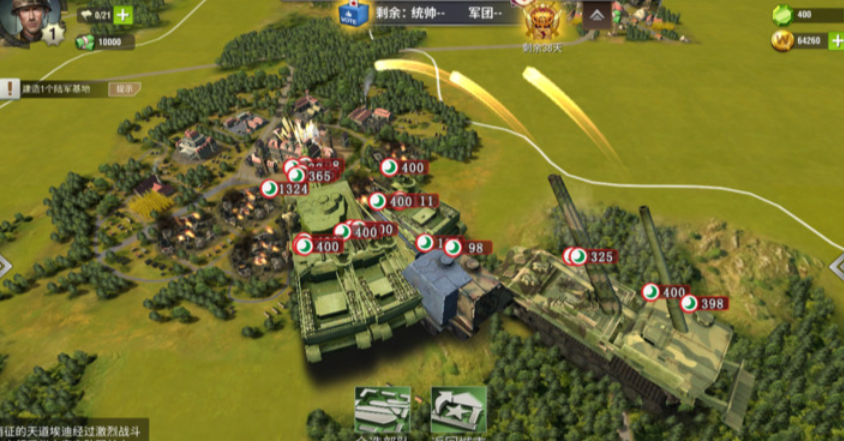The image size is (844, 441).
Task: Add more troops with the green plus
Action: (x=122, y=15)
